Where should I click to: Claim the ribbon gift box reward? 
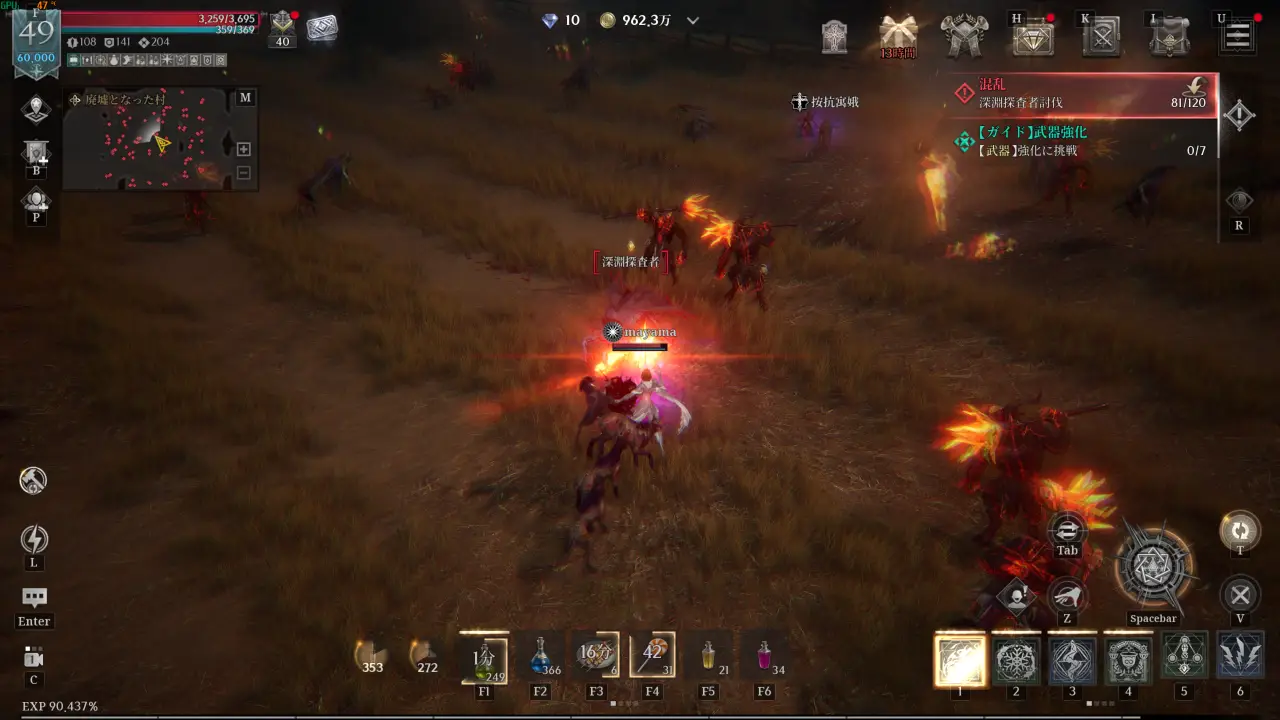[x=898, y=34]
